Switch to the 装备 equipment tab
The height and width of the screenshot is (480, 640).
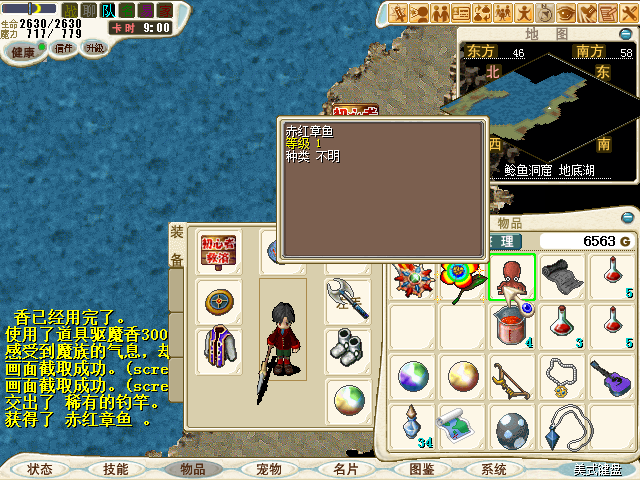pyautogui.click(x=177, y=246)
